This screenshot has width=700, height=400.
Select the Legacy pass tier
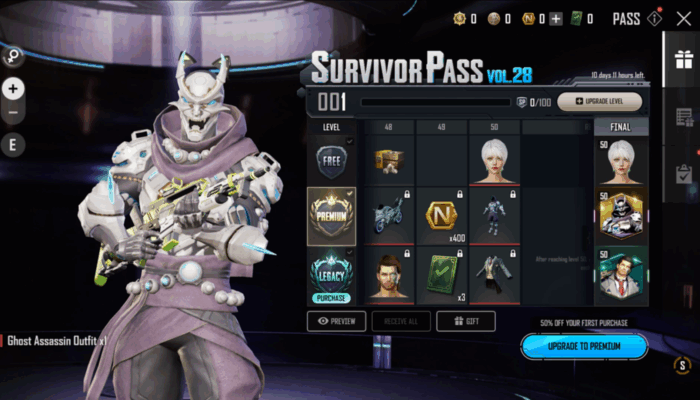click(331, 272)
